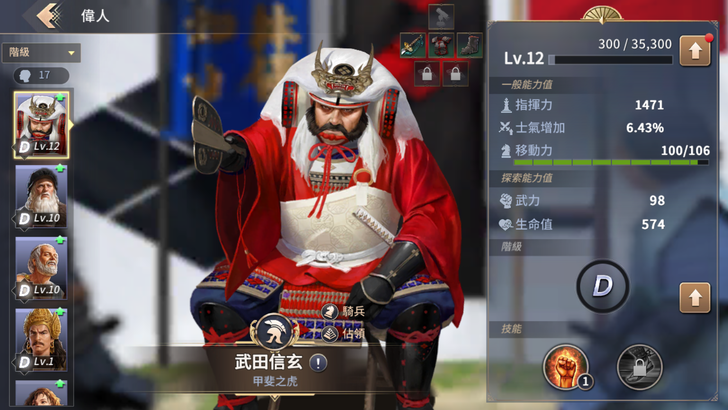This screenshot has height=410, width=728.
Task: Click the greyed-out top equipment slot
Action: (441, 16)
